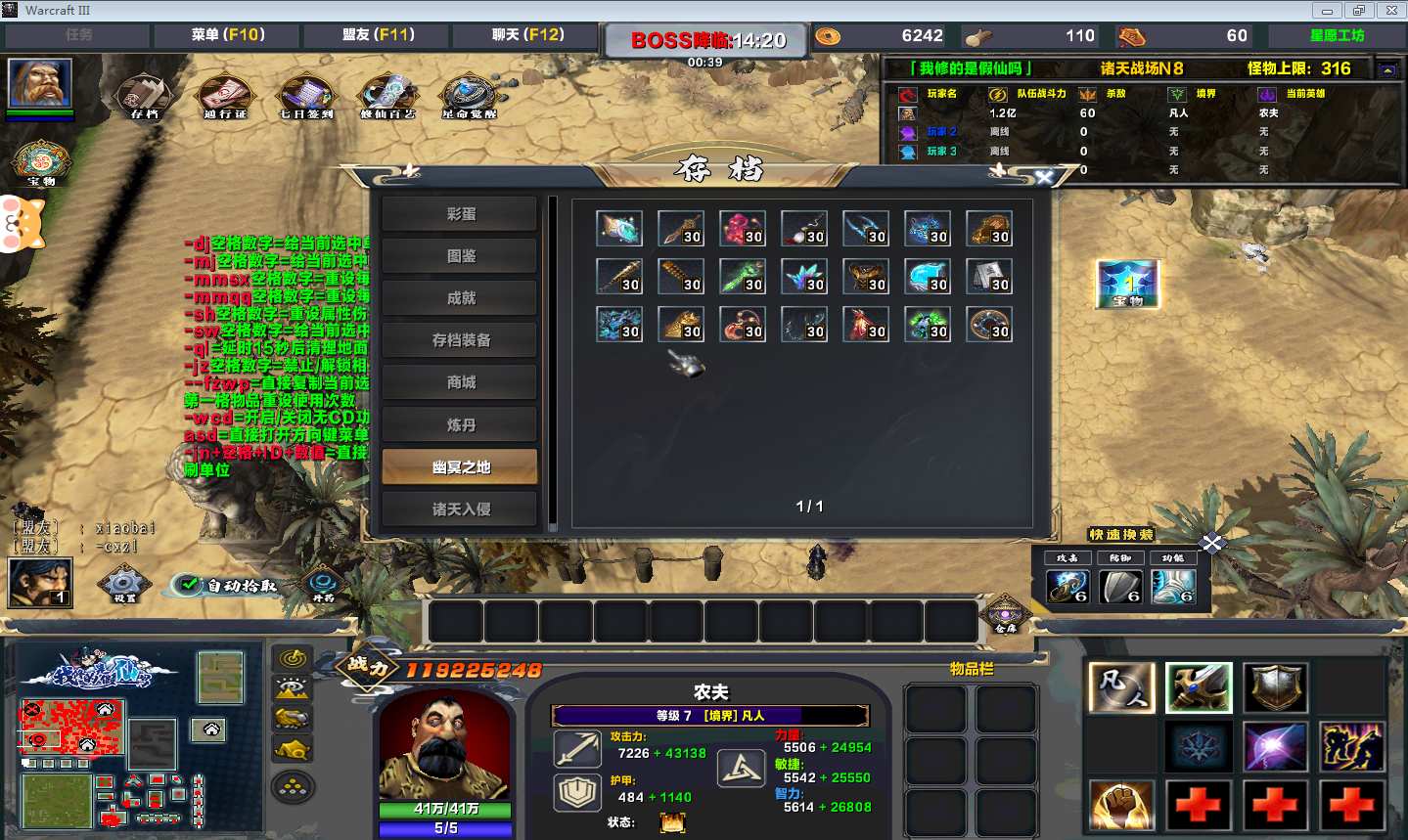
Task: Open the 聊天 (F12) chat log
Action: tap(527, 35)
